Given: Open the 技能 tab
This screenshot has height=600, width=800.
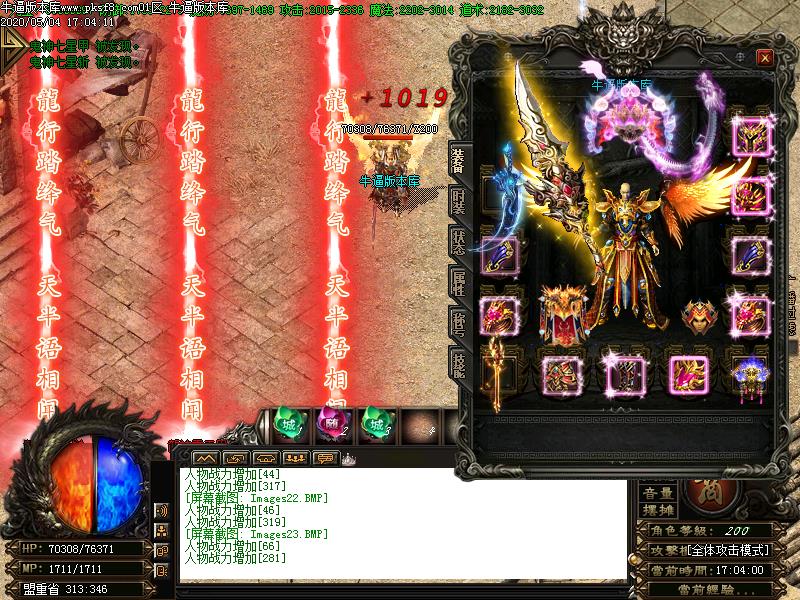Looking at the screenshot, I should [458, 363].
